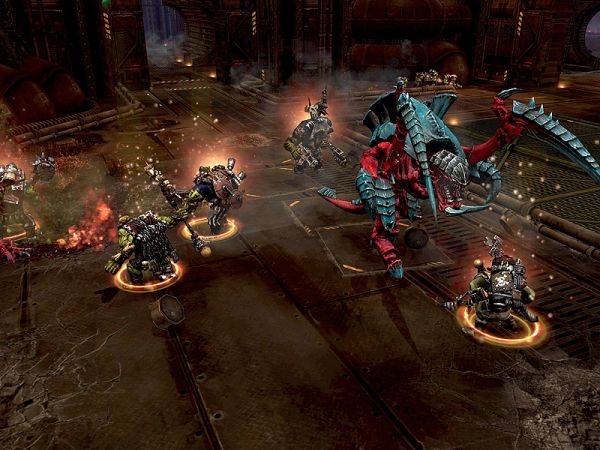Select the ork with the skull-emblem backpack
The width and height of the screenshot is (600, 450).
(502, 291)
